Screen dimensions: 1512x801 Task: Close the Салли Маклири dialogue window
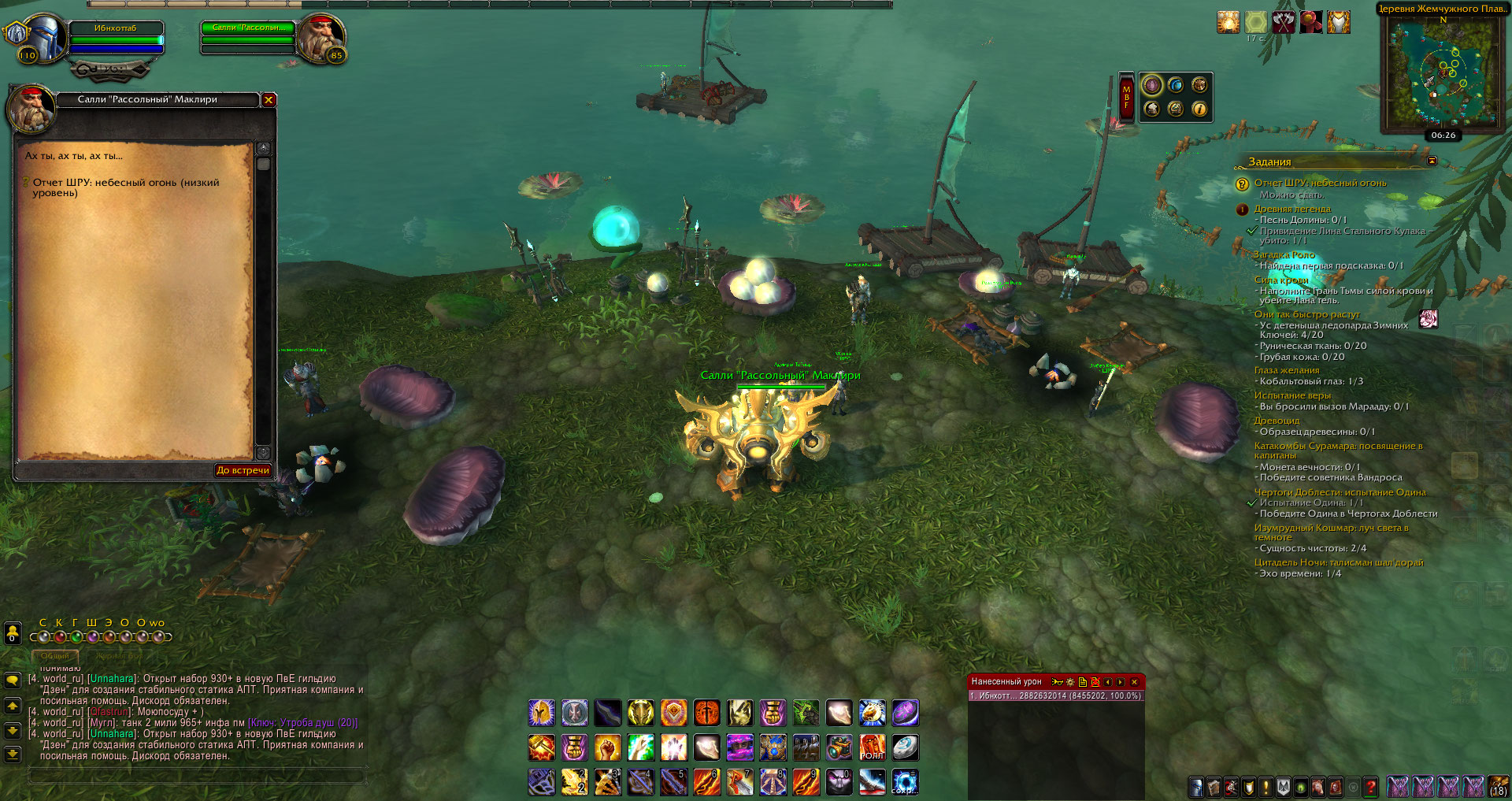pyautogui.click(x=269, y=100)
